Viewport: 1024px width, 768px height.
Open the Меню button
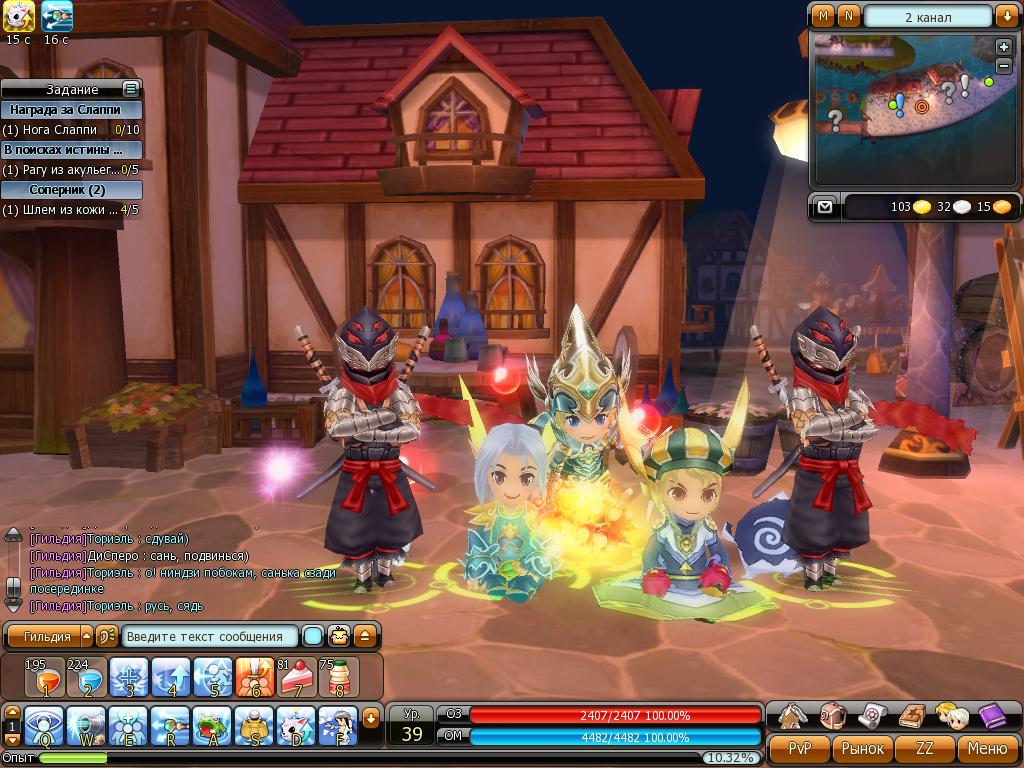click(987, 748)
